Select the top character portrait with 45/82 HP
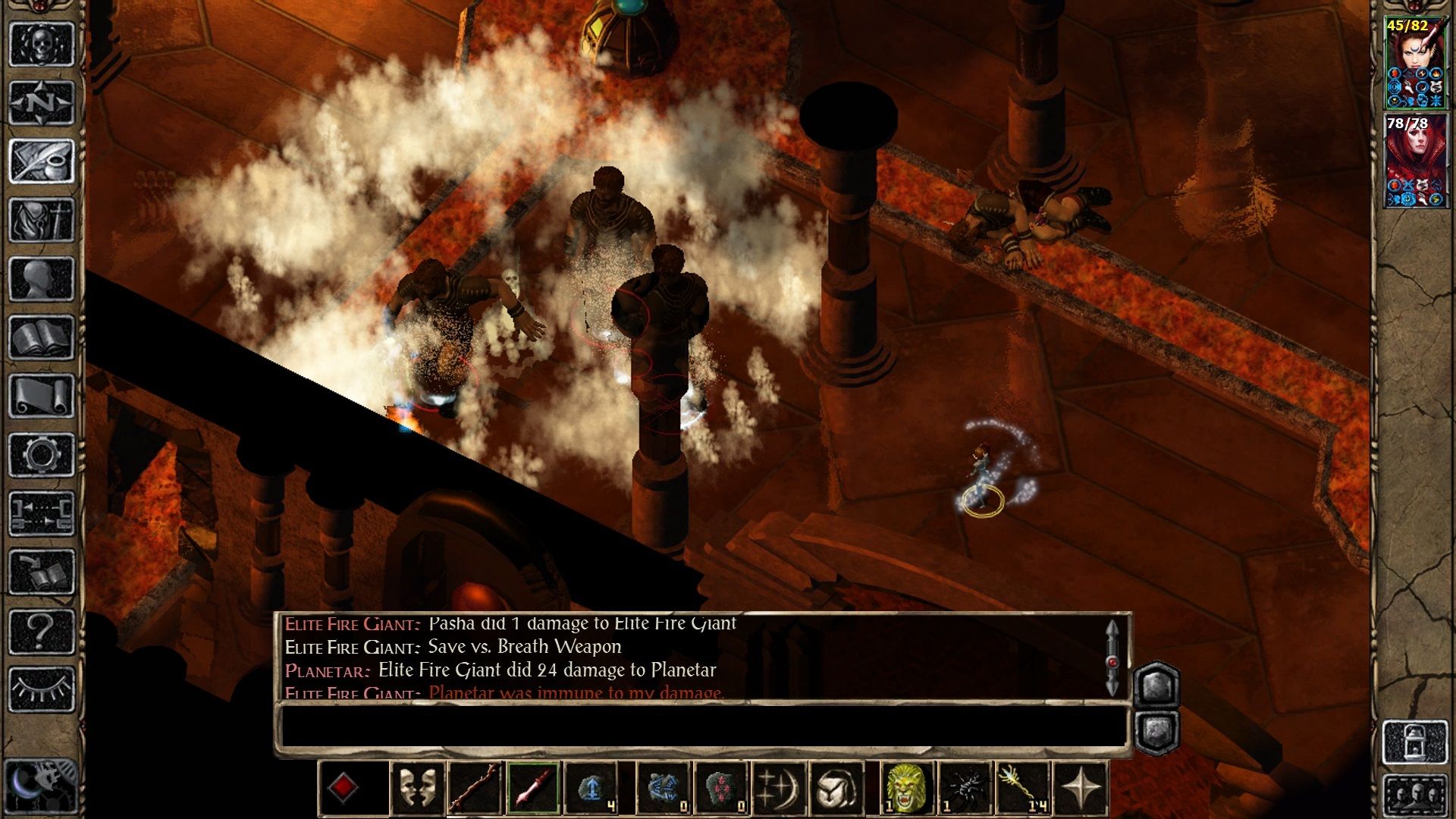 coord(1414,64)
